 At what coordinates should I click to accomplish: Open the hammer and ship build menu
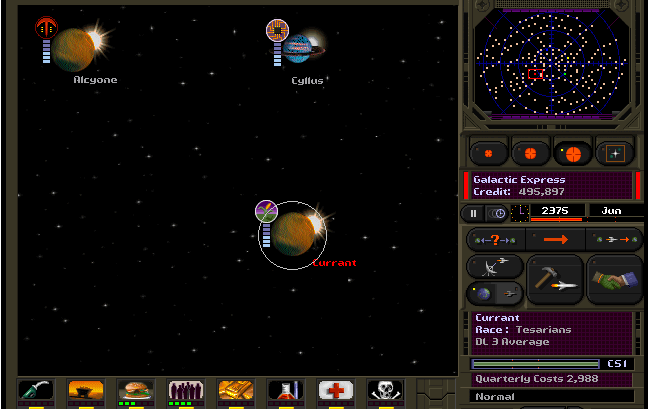coord(554,280)
